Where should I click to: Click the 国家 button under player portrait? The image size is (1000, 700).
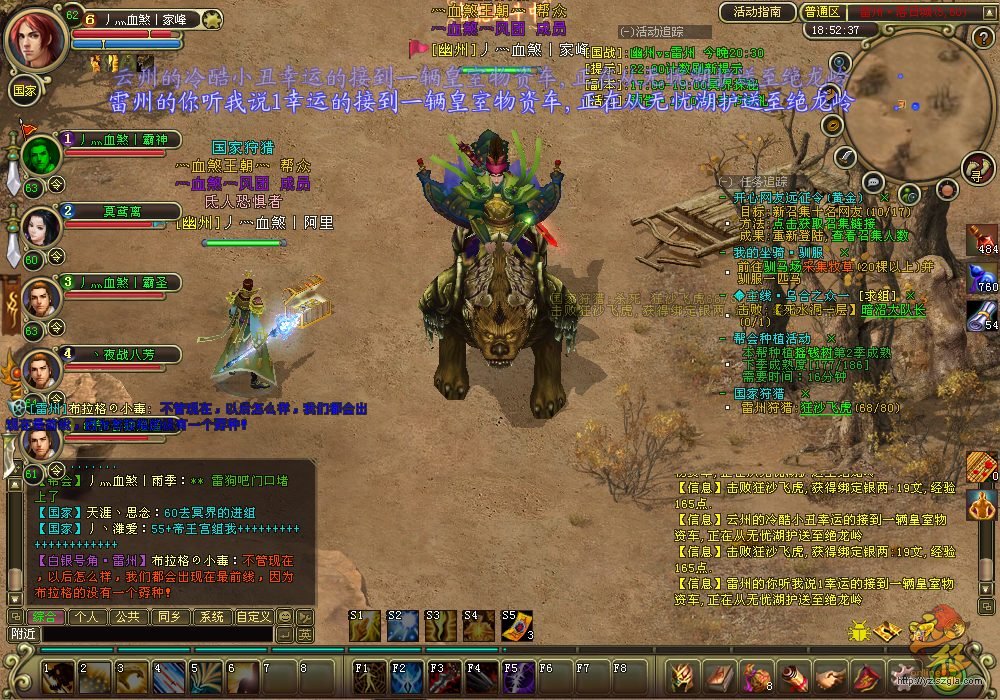[x=24, y=89]
